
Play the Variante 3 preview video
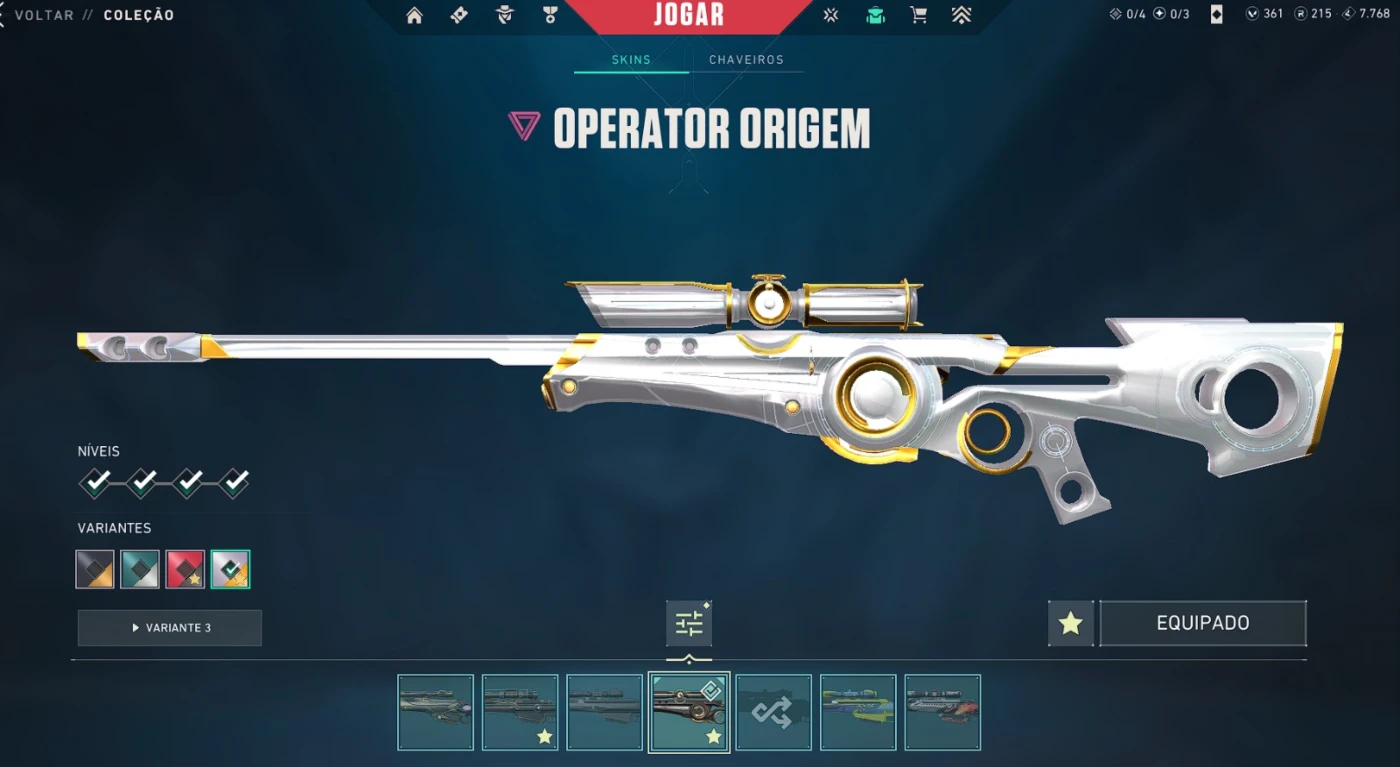click(x=170, y=628)
